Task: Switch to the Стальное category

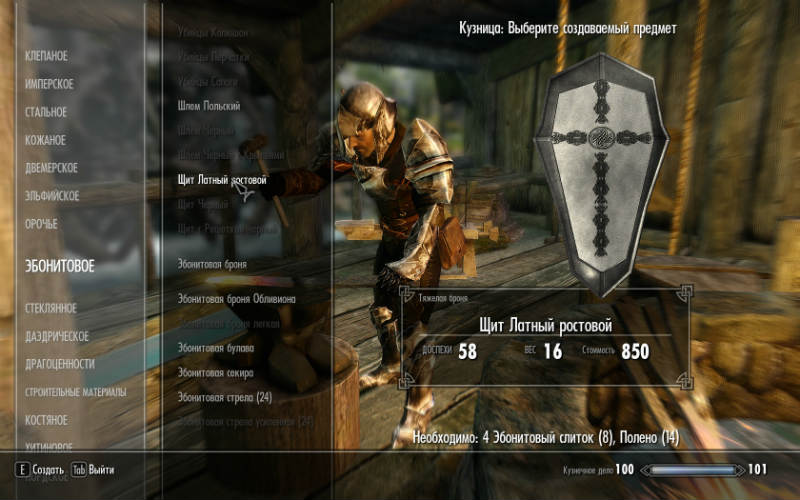Action: point(46,112)
